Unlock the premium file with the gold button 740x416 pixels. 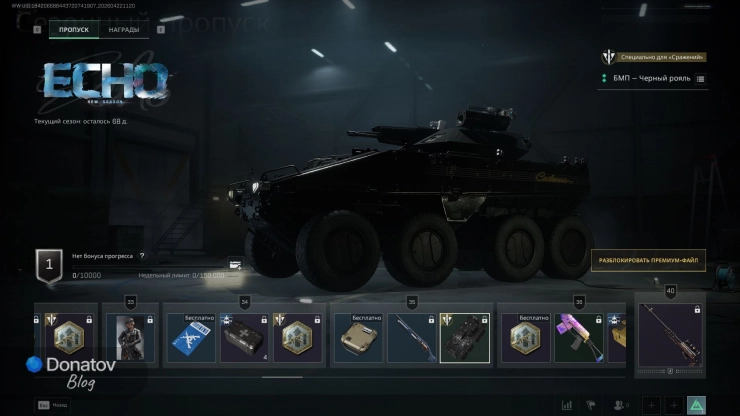(648, 261)
